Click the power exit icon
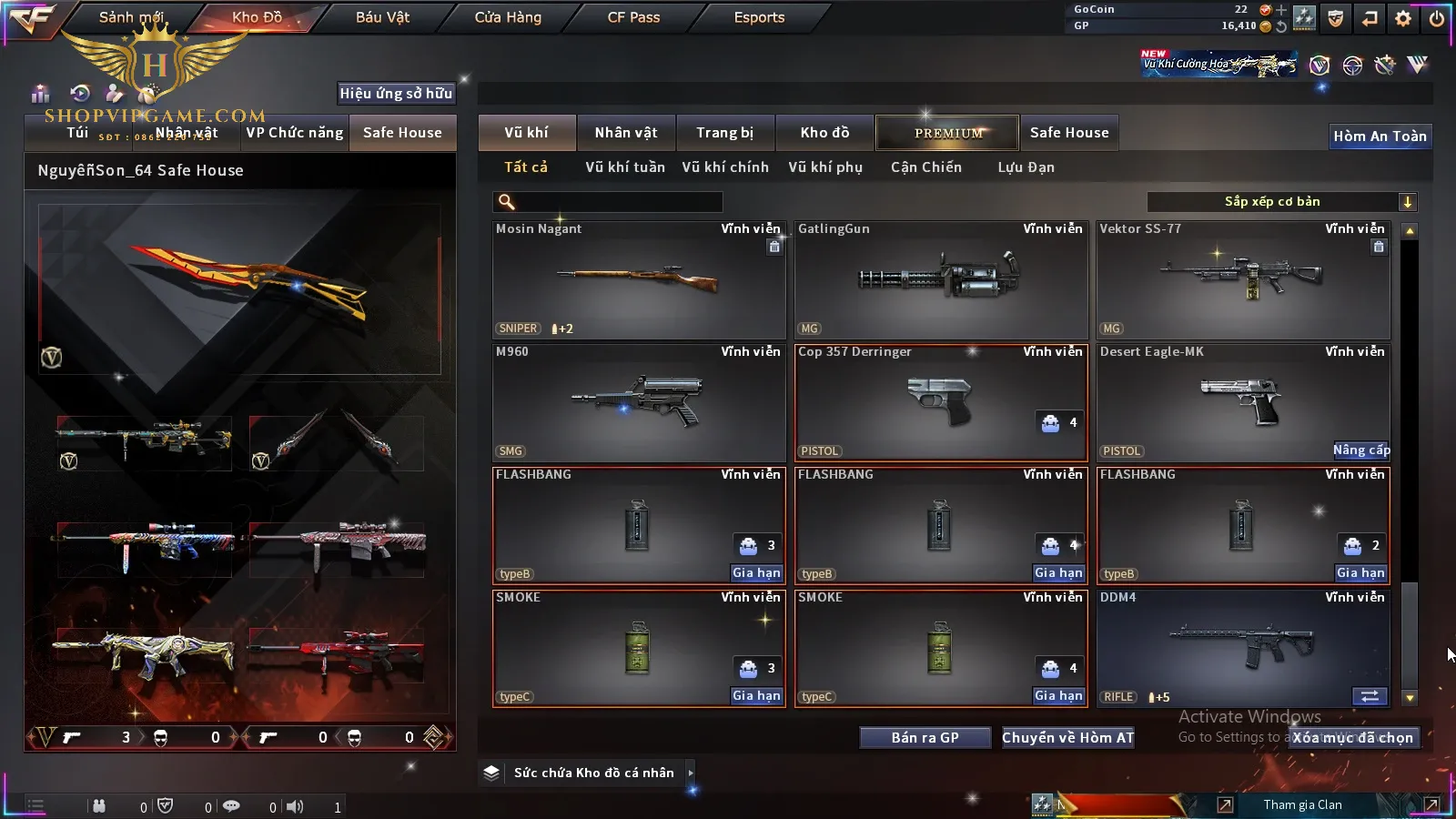 (x=1437, y=18)
